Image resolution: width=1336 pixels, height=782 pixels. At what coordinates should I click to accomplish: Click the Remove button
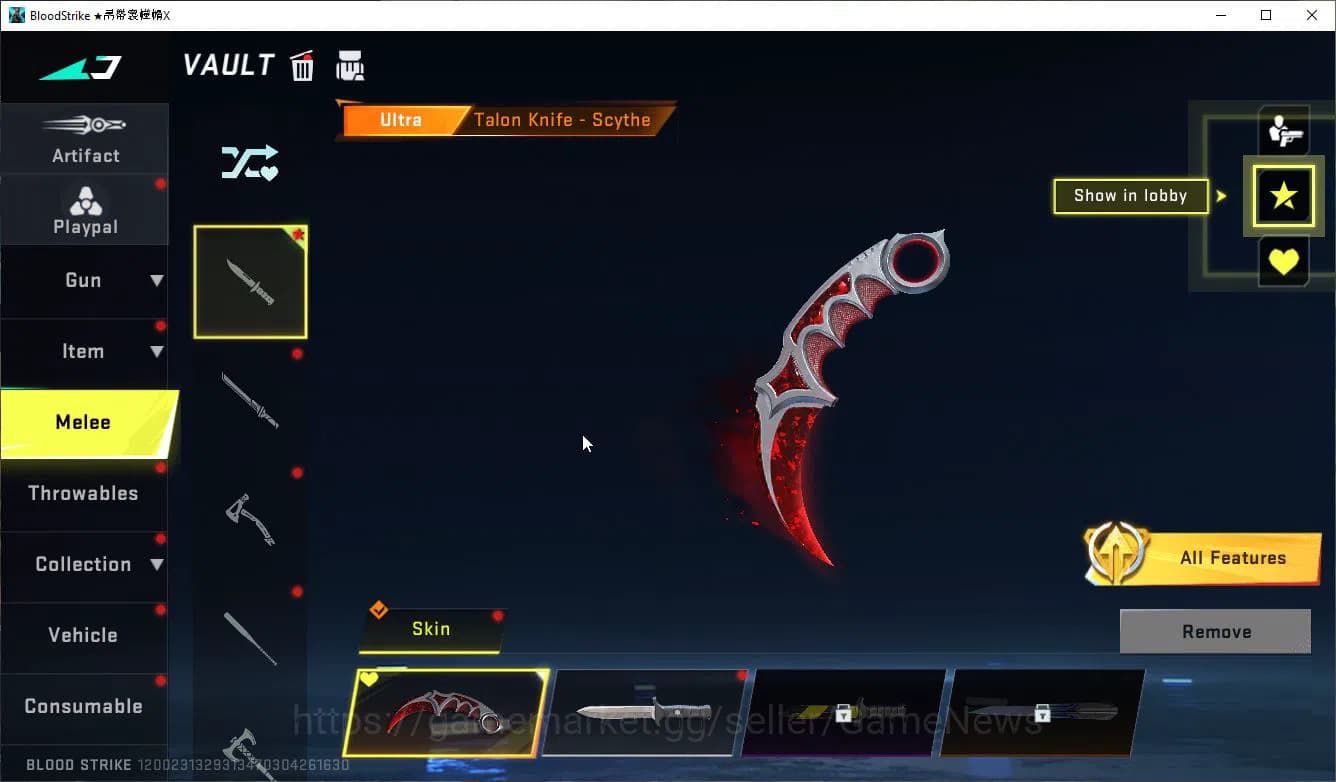click(1215, 631)
